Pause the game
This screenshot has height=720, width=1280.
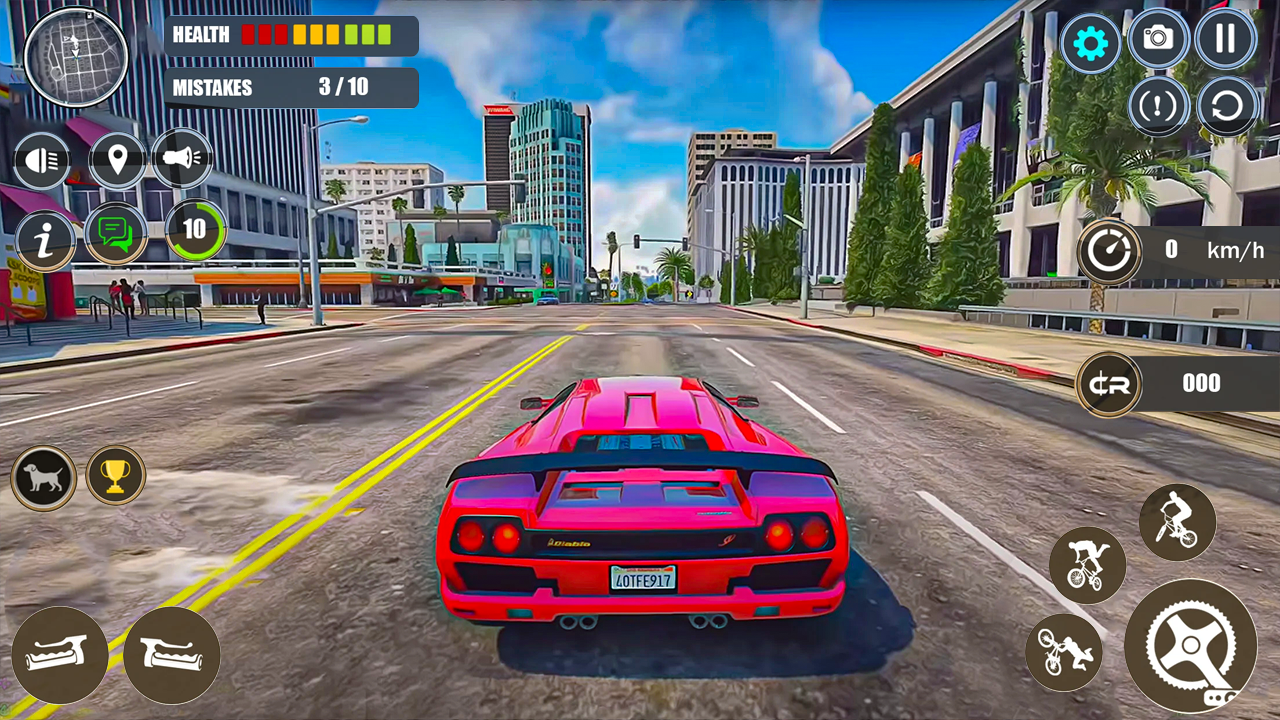[1226, 40]
